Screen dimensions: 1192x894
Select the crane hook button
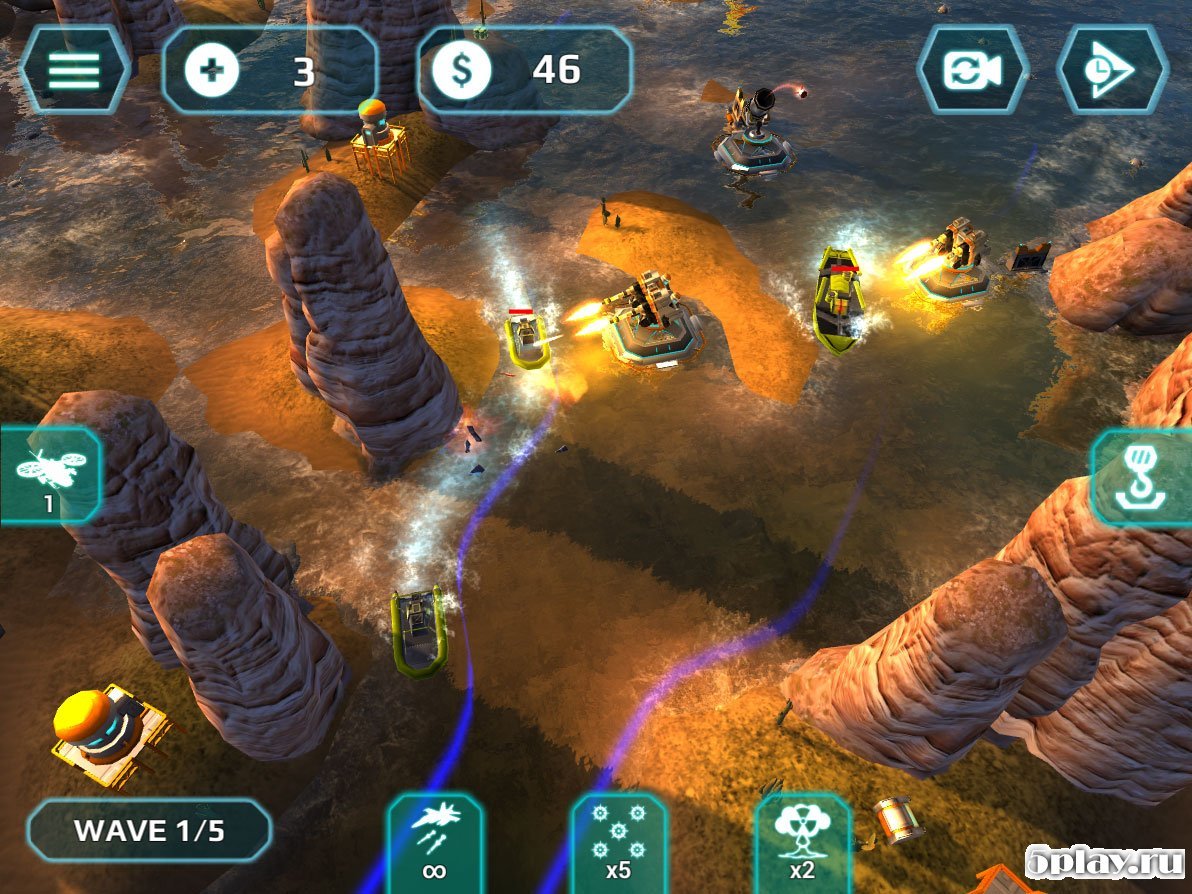[1140, 478]
